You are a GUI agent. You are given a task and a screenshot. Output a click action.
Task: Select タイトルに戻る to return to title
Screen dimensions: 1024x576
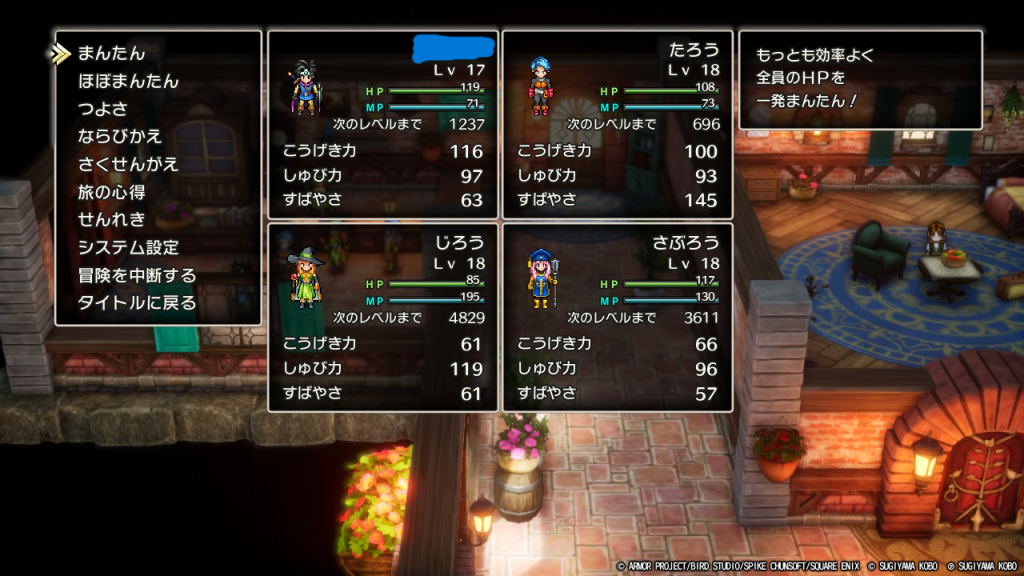tap(137, 302)
